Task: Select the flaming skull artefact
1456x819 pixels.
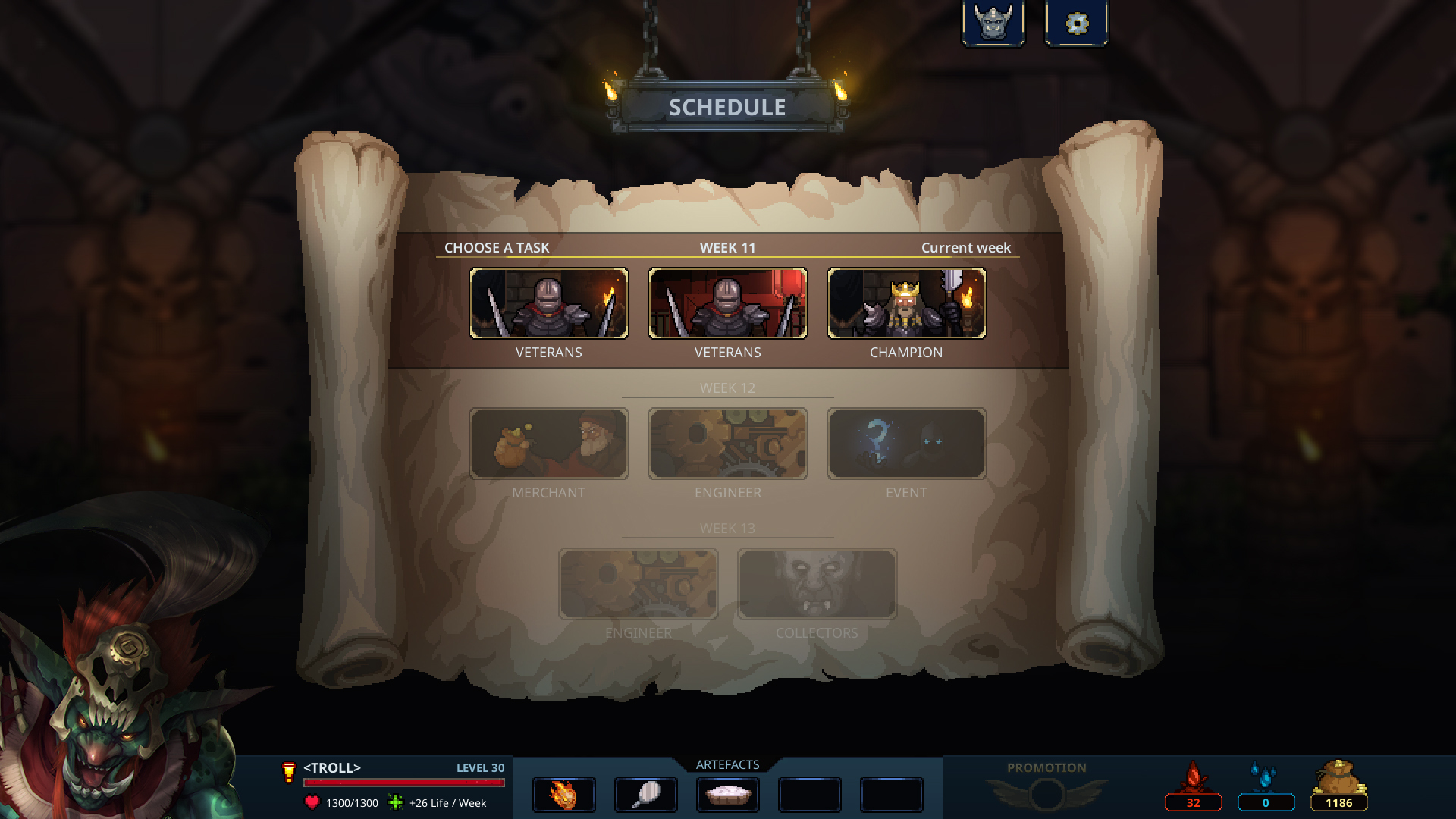Action: tap(563, 795)
